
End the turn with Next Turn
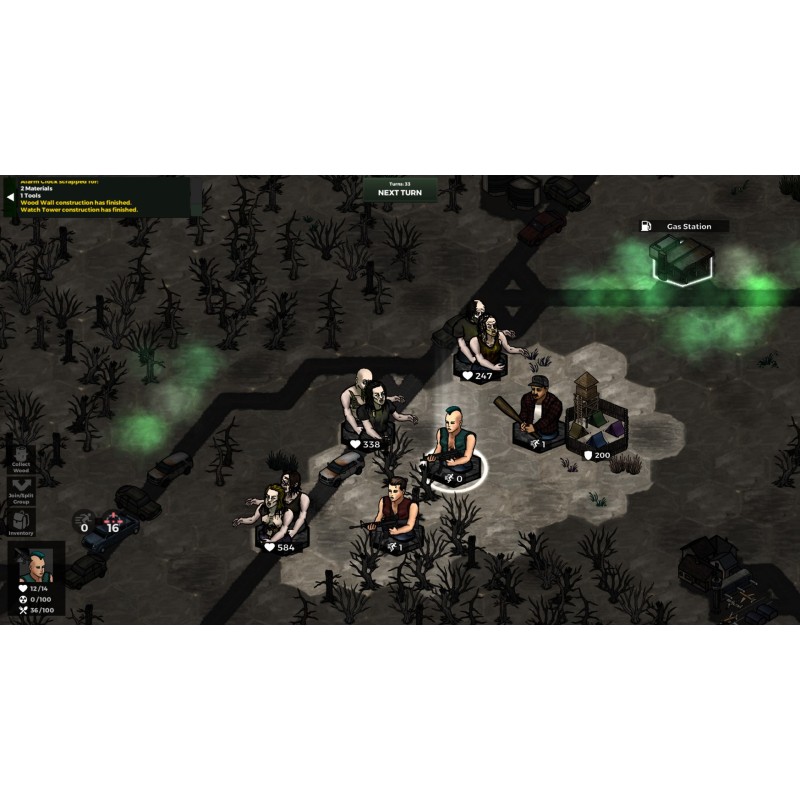[x=400, y=191]
